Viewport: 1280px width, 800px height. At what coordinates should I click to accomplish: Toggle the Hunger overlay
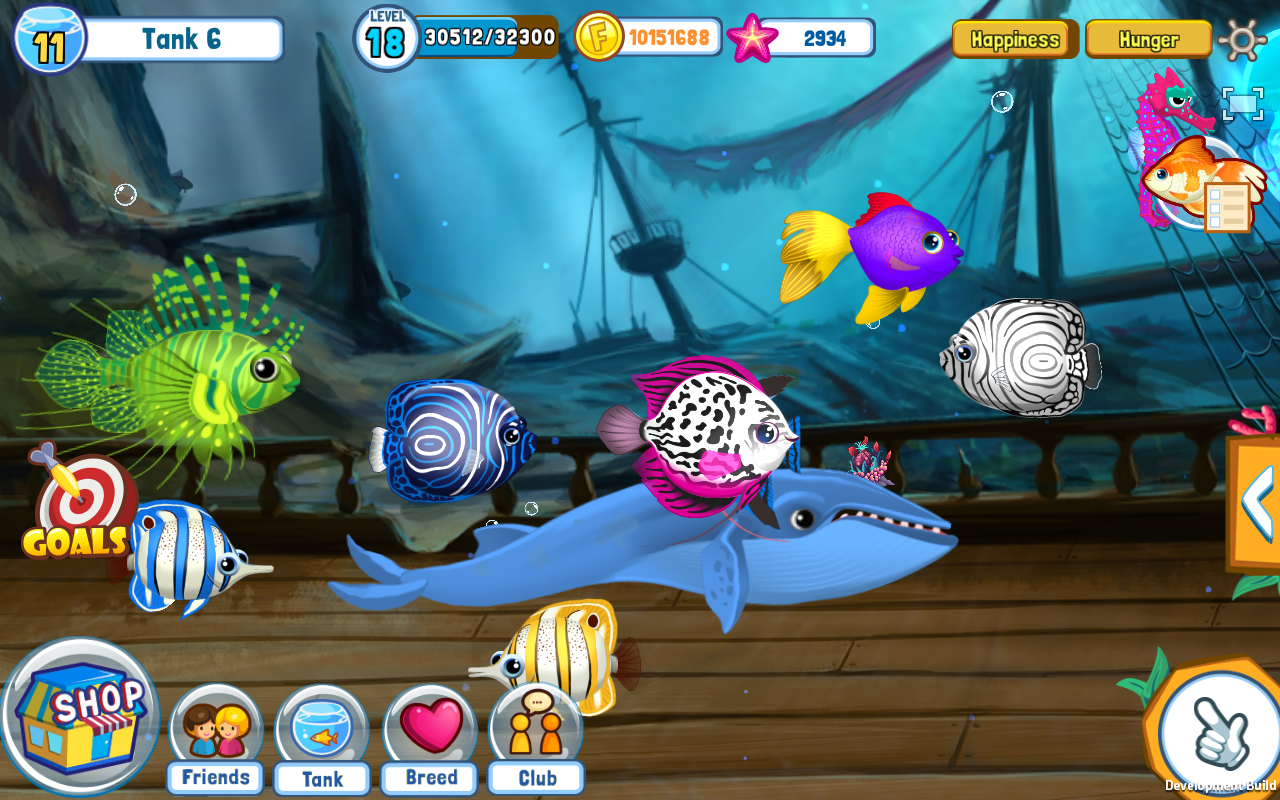coord(1148,40)
